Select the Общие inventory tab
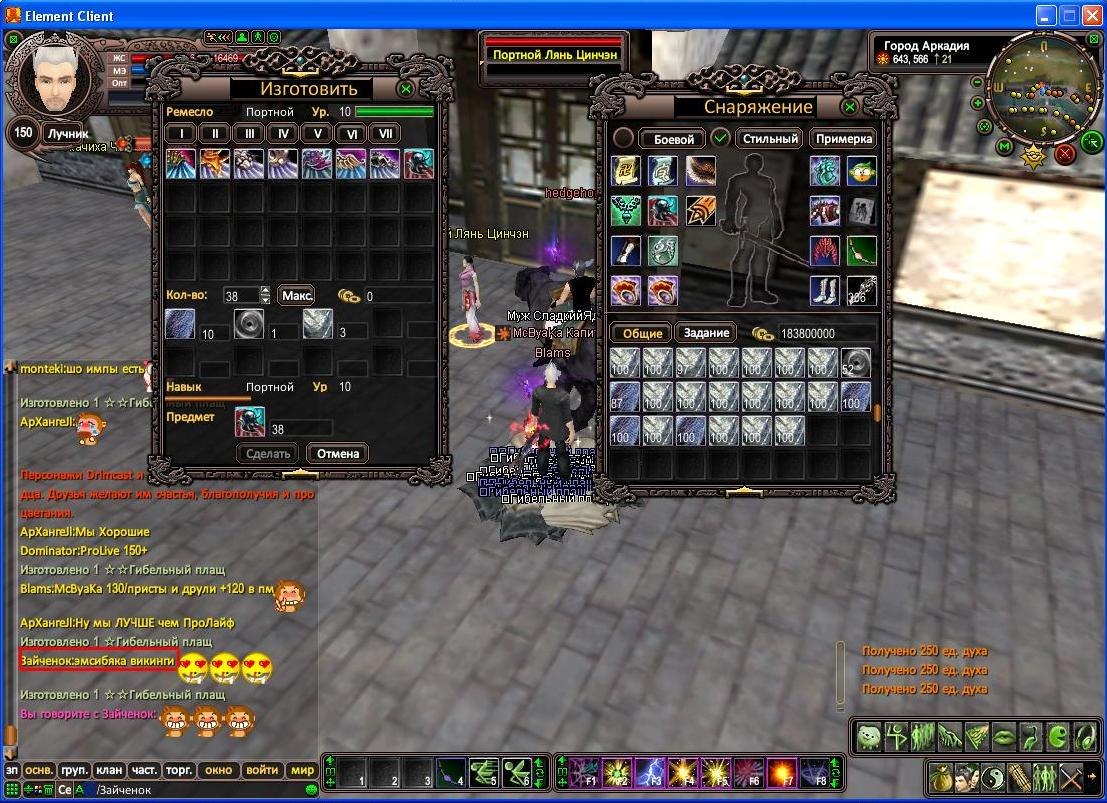The width and height of the screenshot is (1107, 803). pos(642,333)
